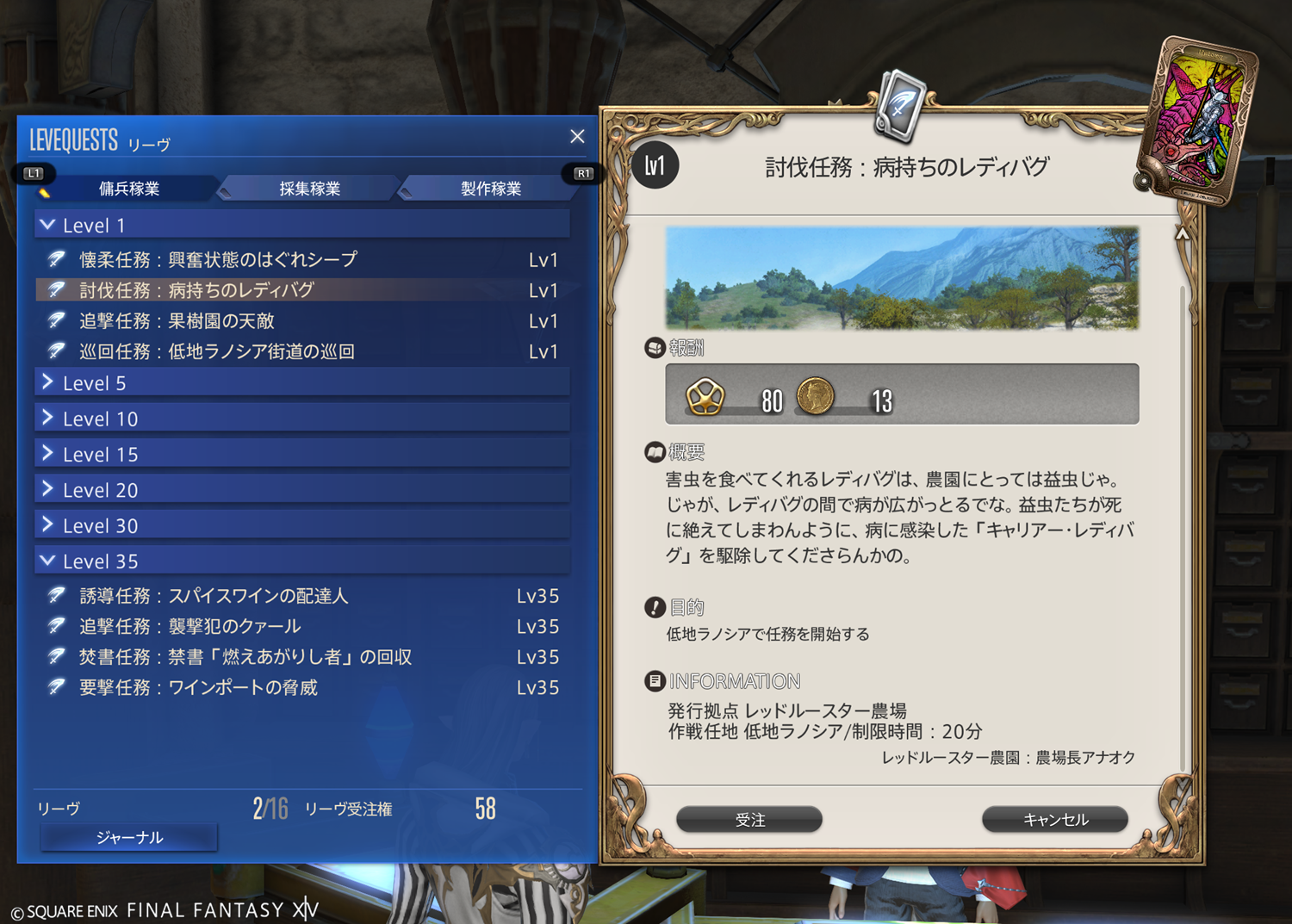Select 焚書任務 forbidden book recovery levequest
The image size is (1292, 924).
pyautogui.click(x=245, y=657)
